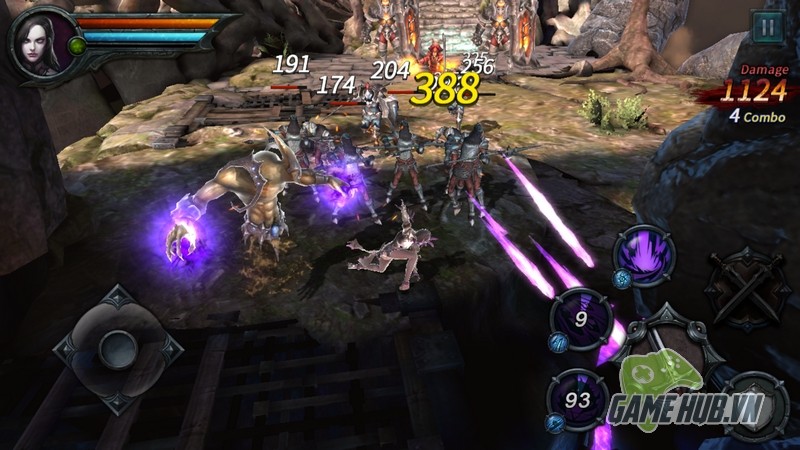Hit the crossed swords attack button

click(x=745, y=285)
